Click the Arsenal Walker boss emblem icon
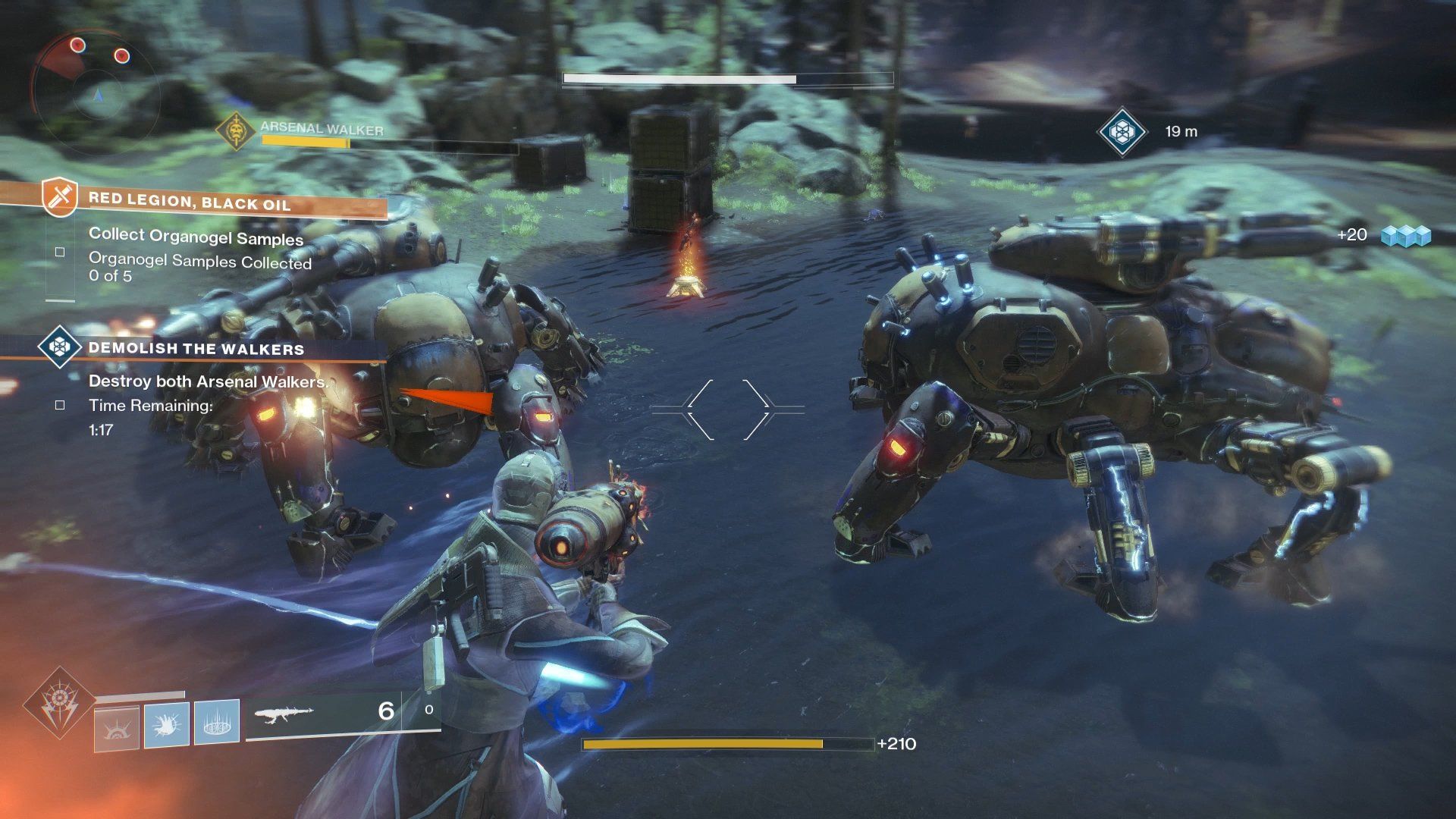The height and width of the screenshot is (819, 1456). click(x=237, y=130)
